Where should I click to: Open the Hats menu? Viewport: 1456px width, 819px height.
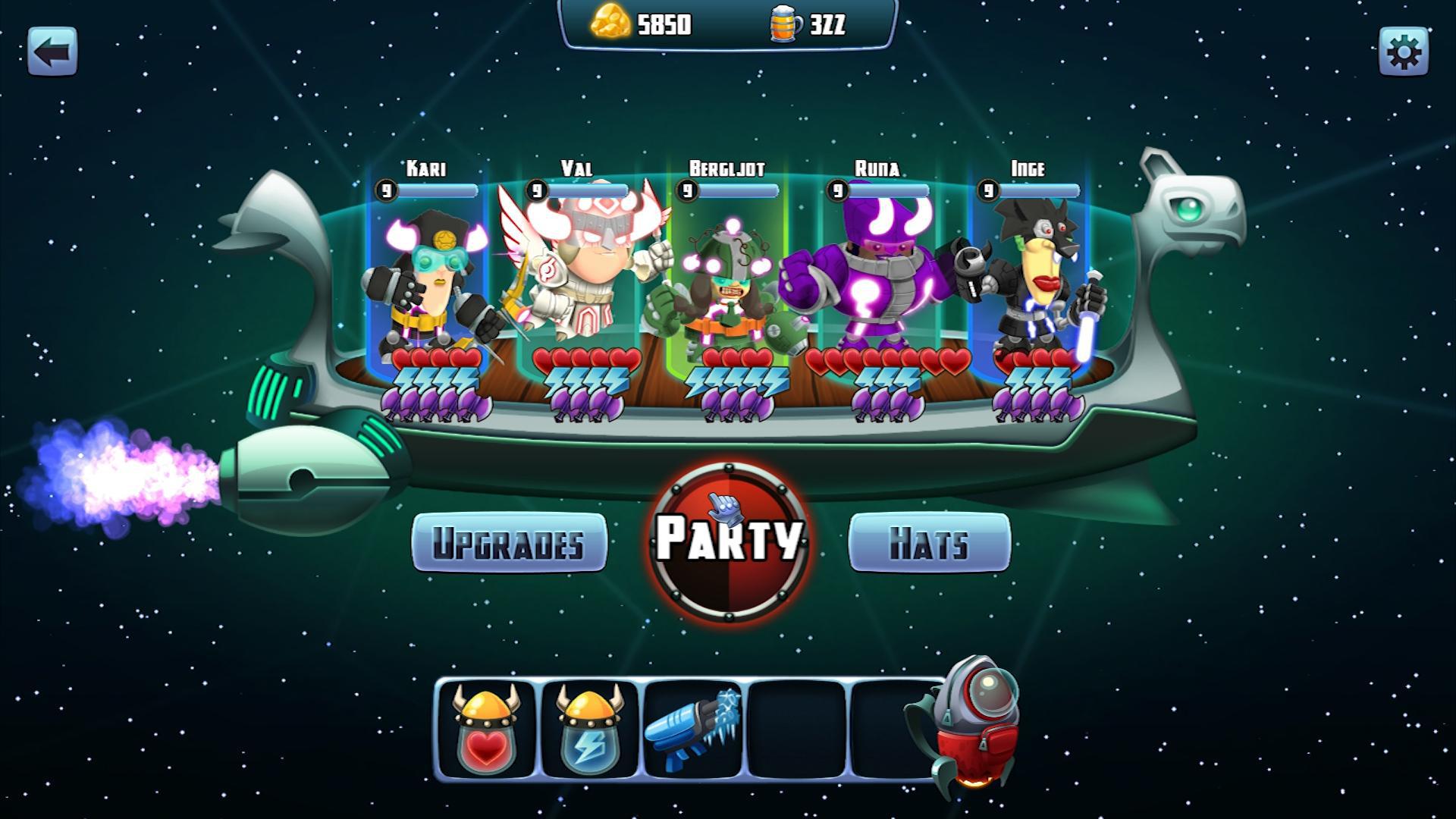[x=930, y=543]
